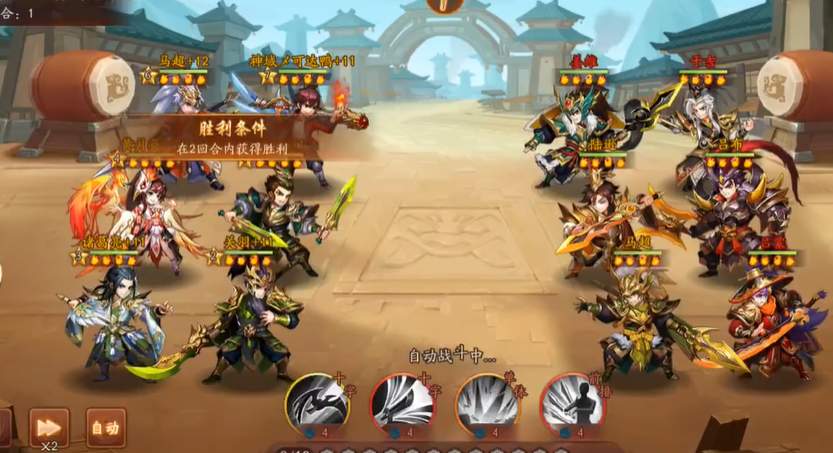Toggle the 自动 auto-battle button
This screenshot has height=453, width=833.
(x=106, y=428)
